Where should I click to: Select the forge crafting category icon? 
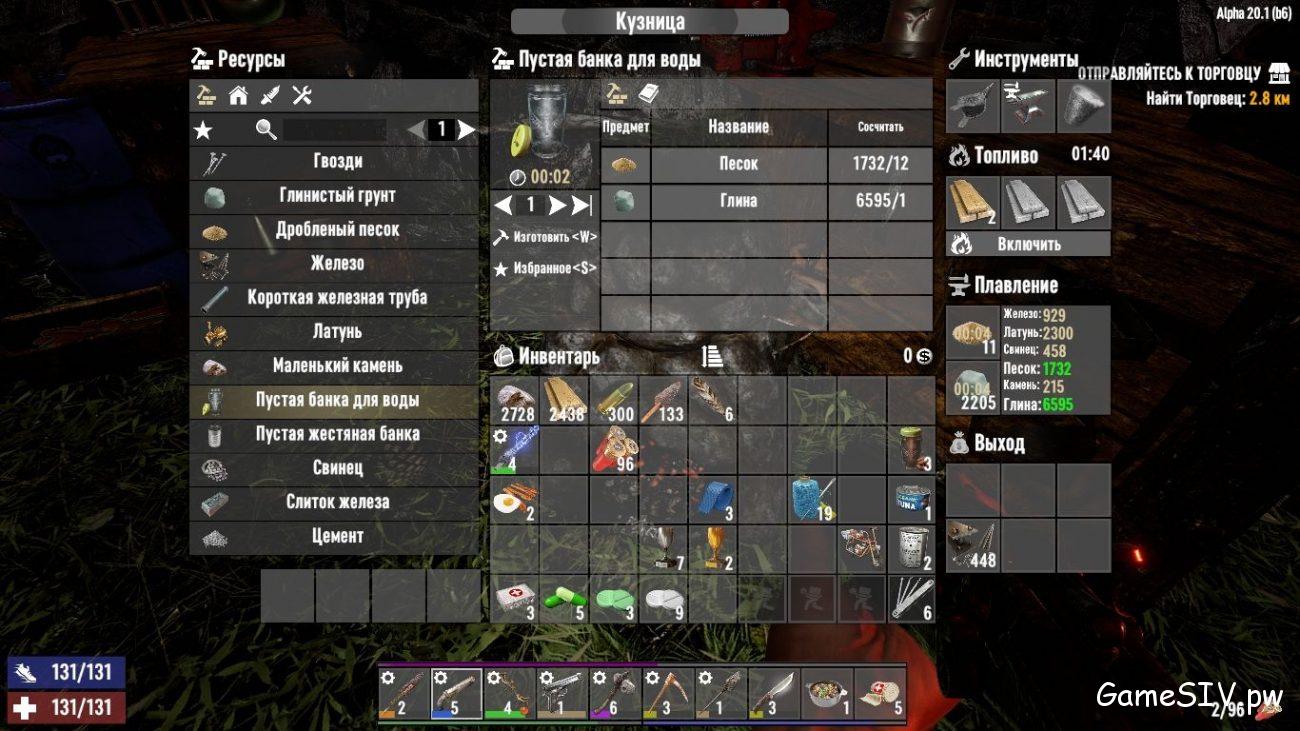point(206,95)
